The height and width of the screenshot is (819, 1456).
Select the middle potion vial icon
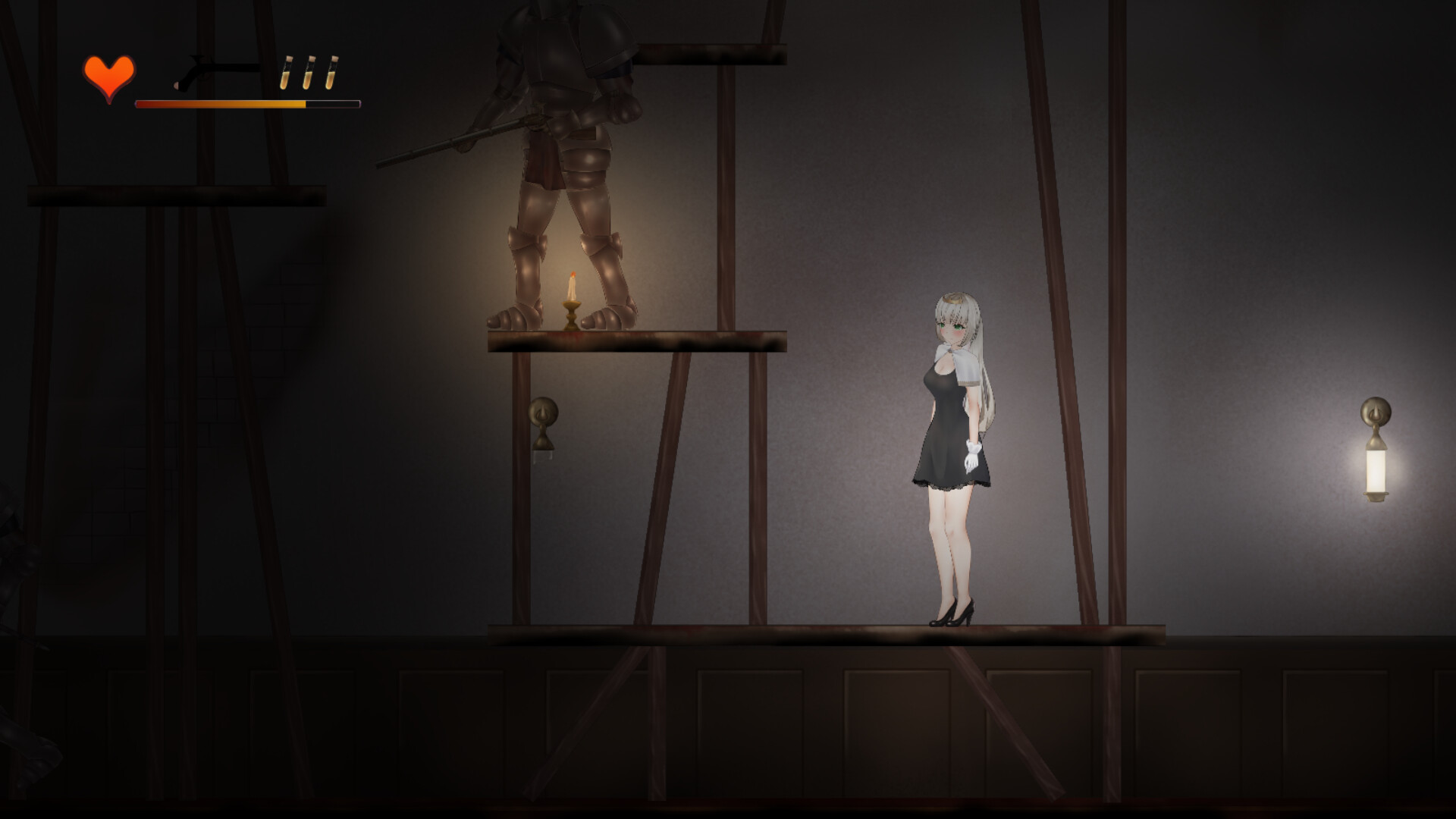[x=307, y=72]
